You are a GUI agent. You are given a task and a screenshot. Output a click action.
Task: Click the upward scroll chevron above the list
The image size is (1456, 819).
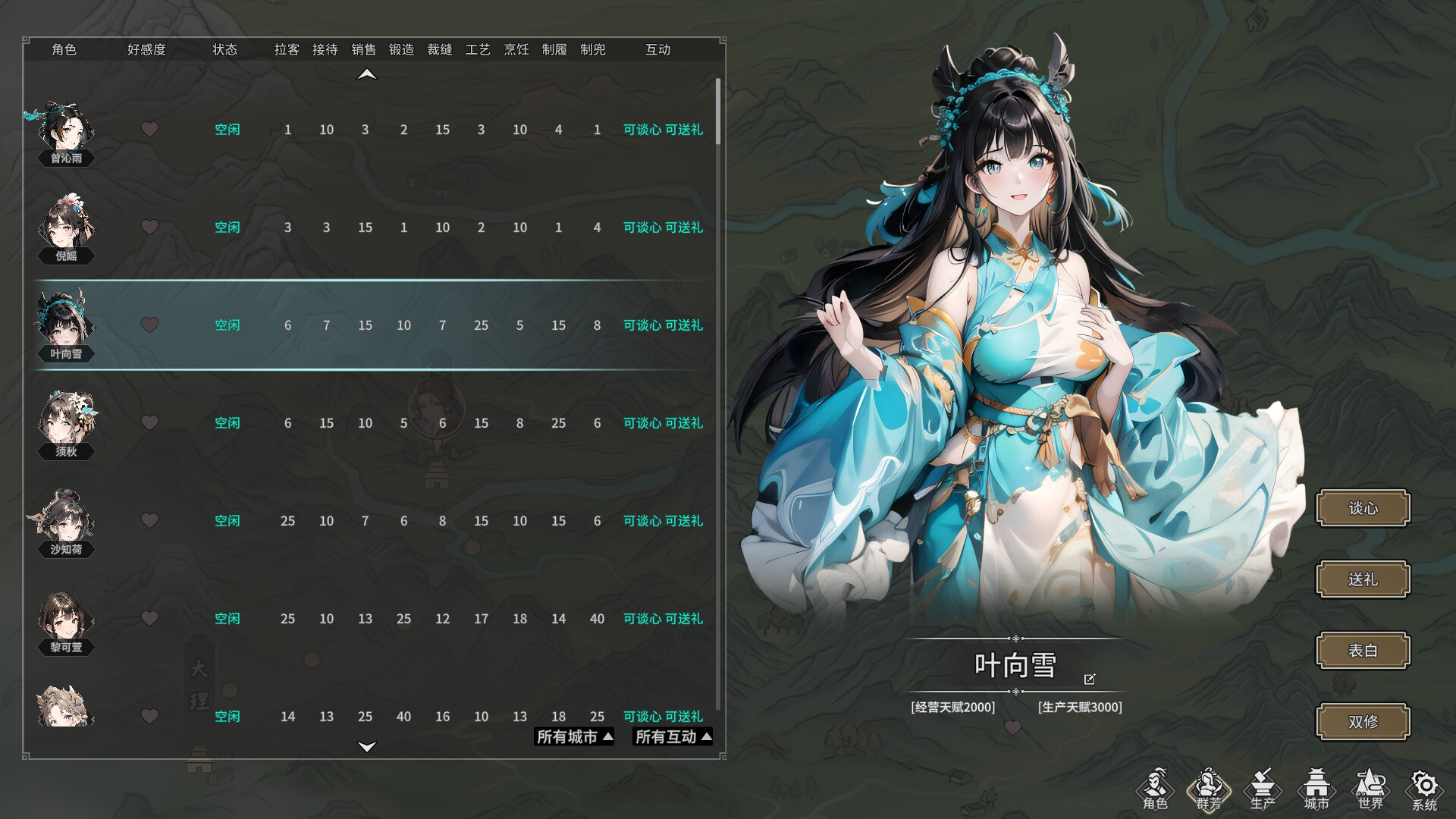(367, 72)
